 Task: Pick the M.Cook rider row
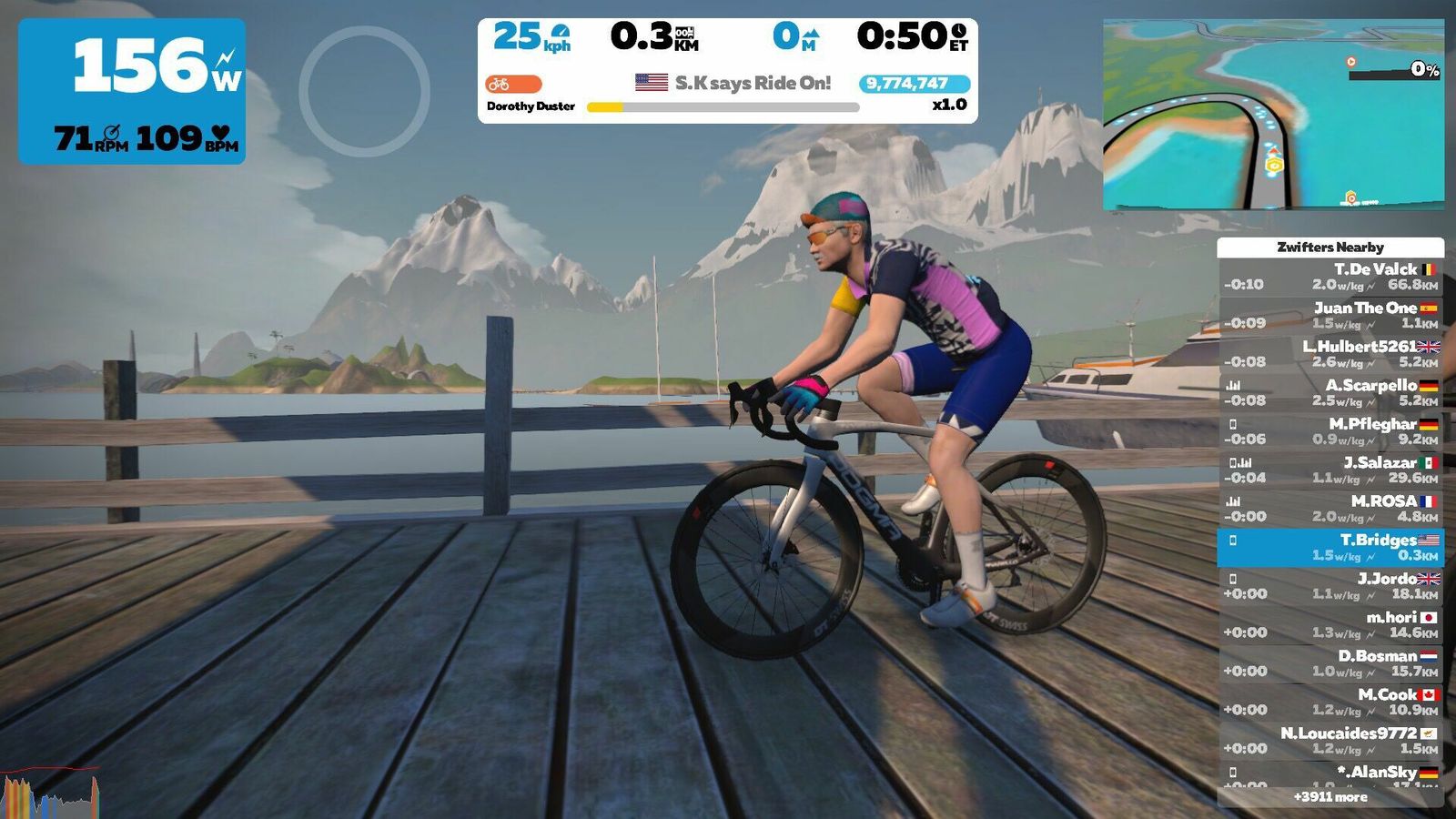pos(1330,702)
